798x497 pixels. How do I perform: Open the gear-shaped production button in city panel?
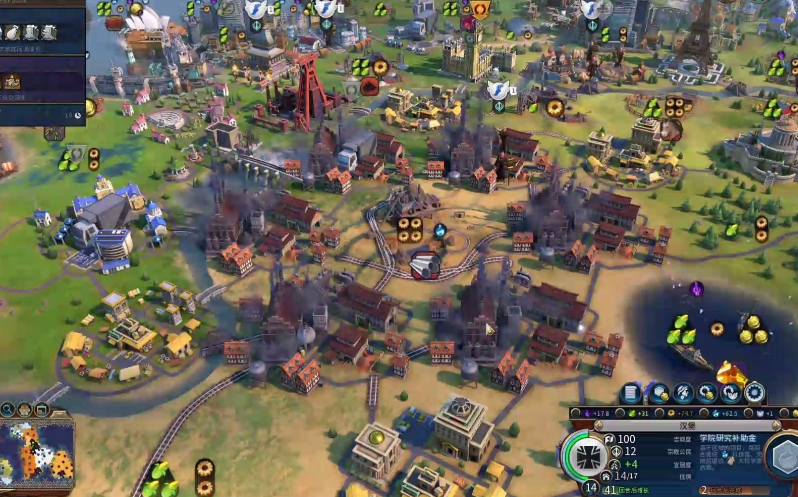(x=755, y=393)
